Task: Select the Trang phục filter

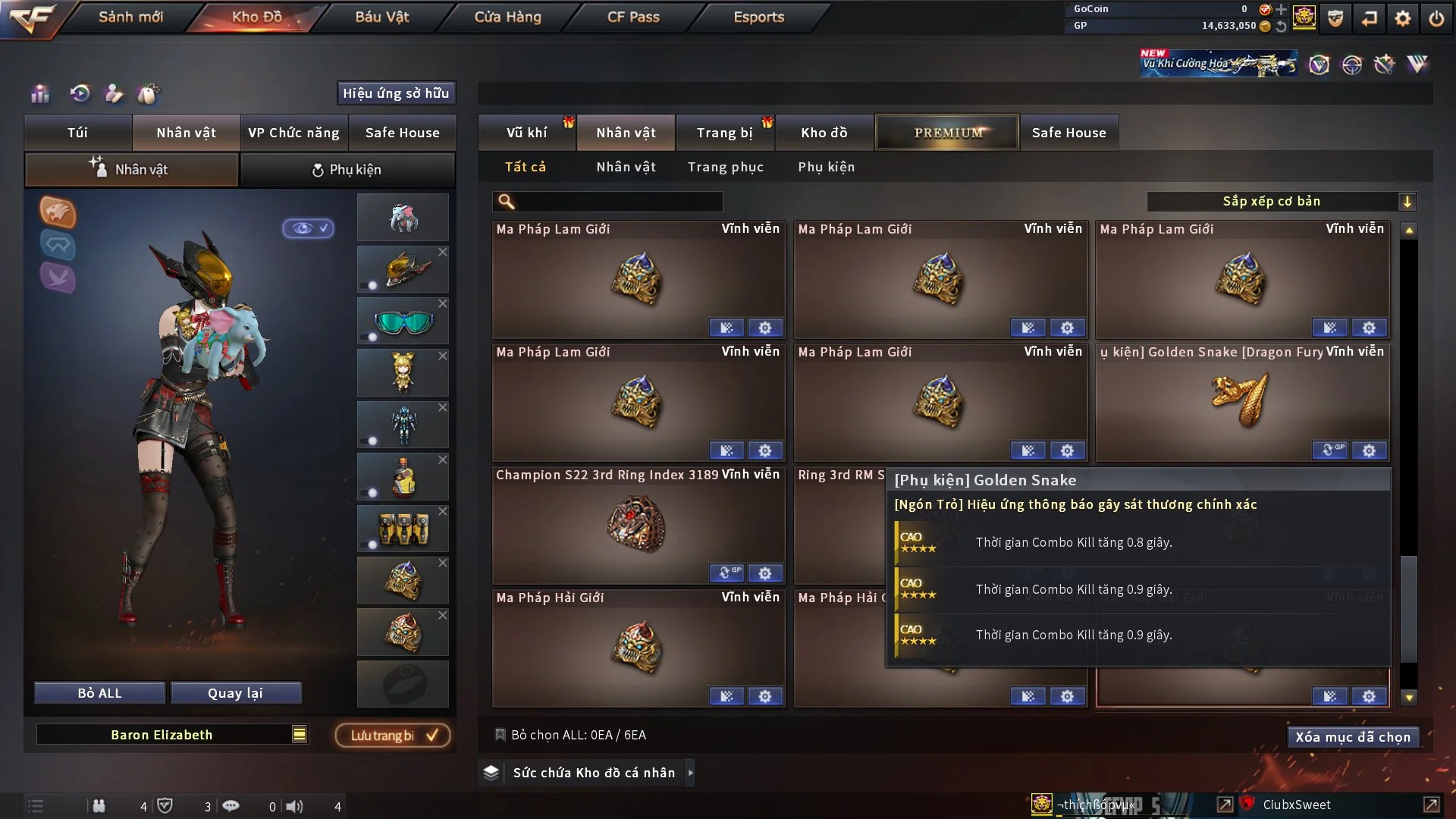Action: pos(725,167)
